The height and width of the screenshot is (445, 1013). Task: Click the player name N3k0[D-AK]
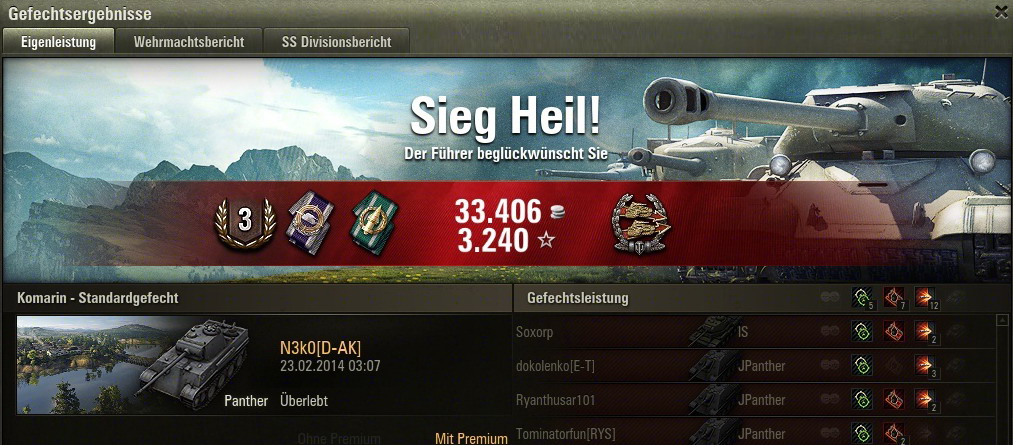[320, 347]
